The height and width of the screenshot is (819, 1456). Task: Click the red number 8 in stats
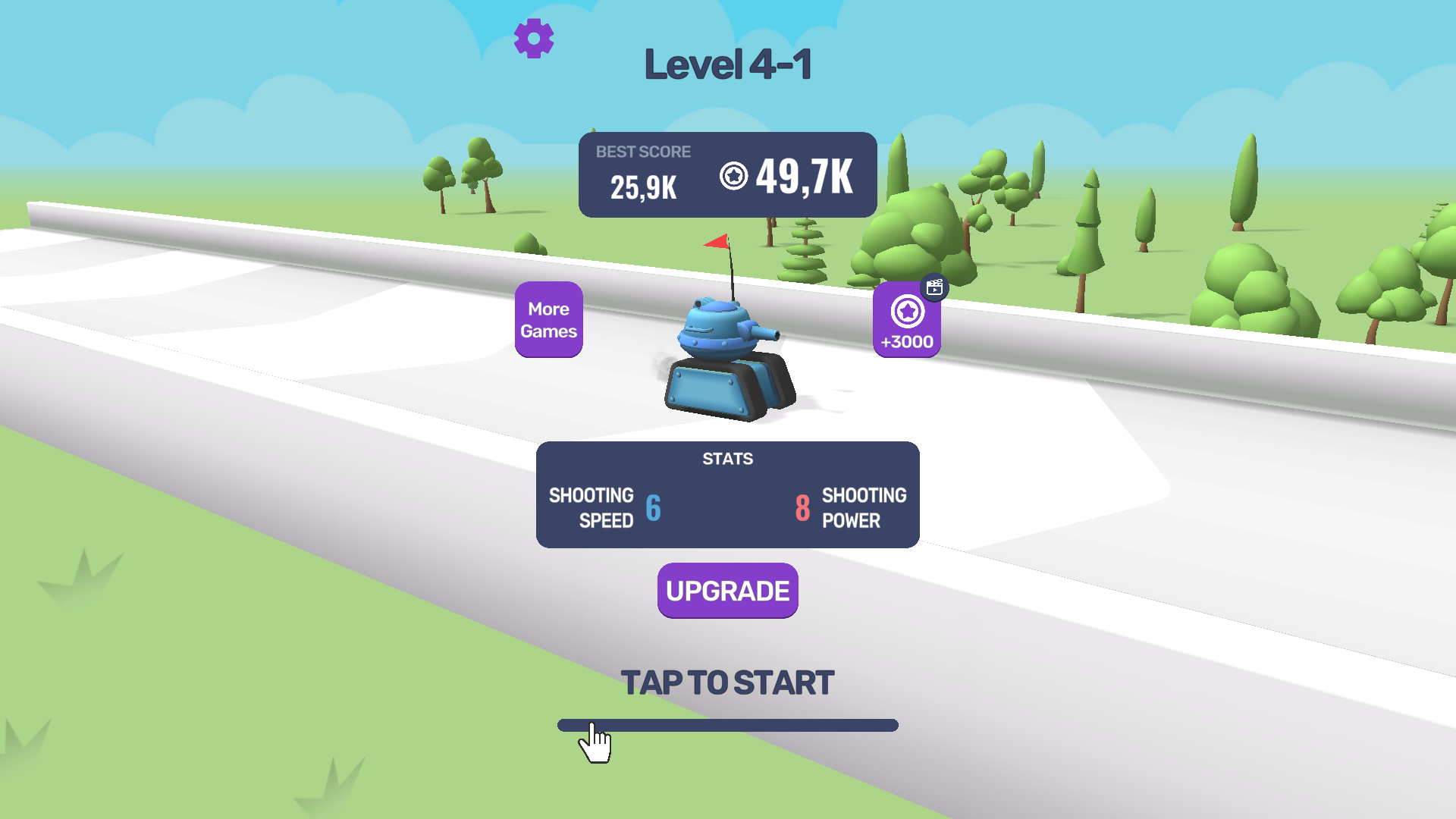pyautogui.click(x=803, y=507)
